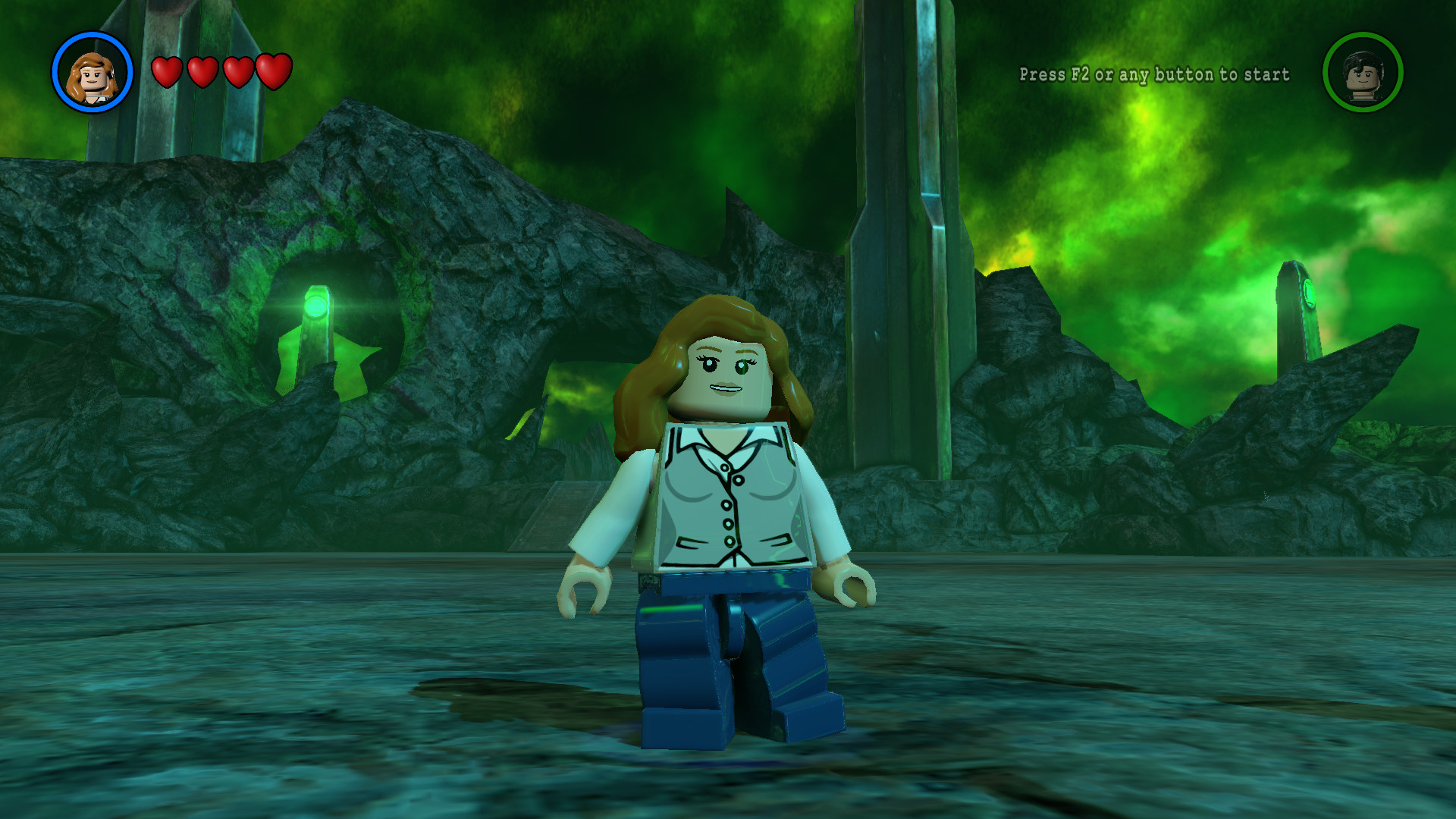This screenshot has width=1456, height=819.
Task: Click the Press F2 to start prompt
Action: [1153, 75]
